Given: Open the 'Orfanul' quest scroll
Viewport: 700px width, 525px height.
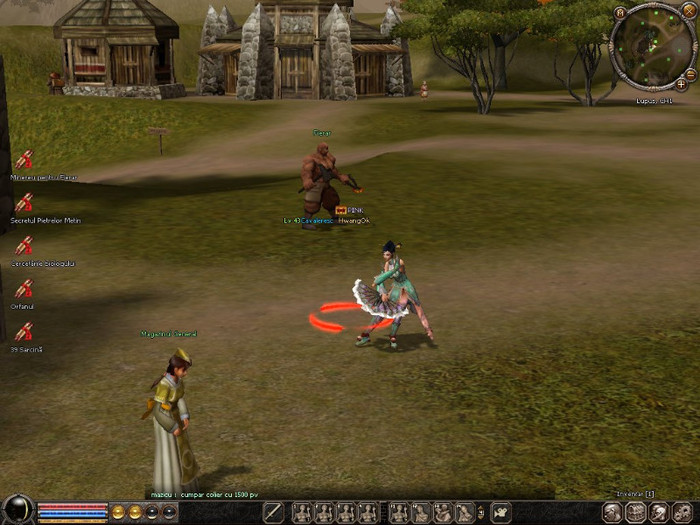Looking at the screenshot, I should [x=23, y=290].
